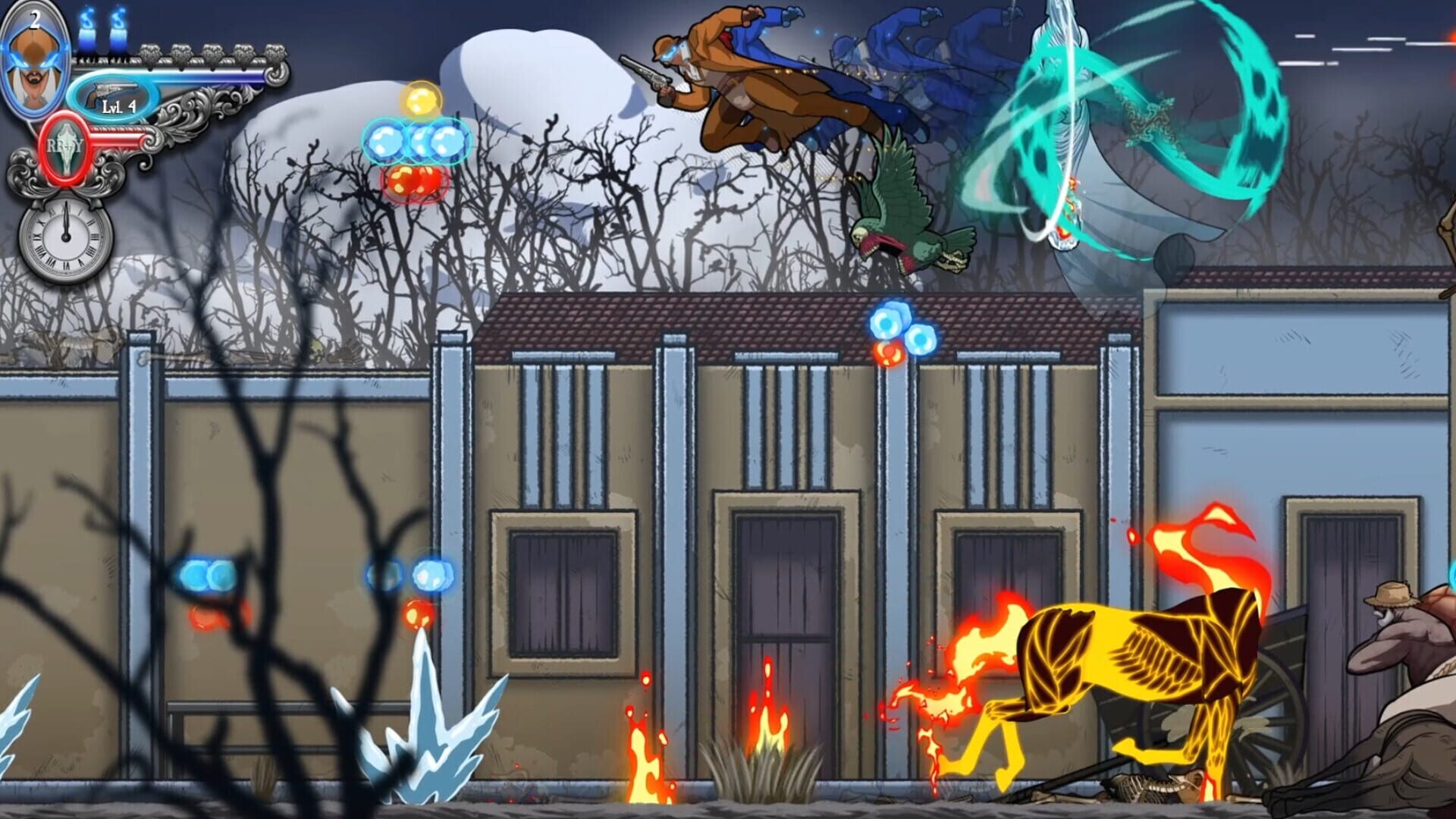Click the red RB+Y relic emblem

(64, 146)
